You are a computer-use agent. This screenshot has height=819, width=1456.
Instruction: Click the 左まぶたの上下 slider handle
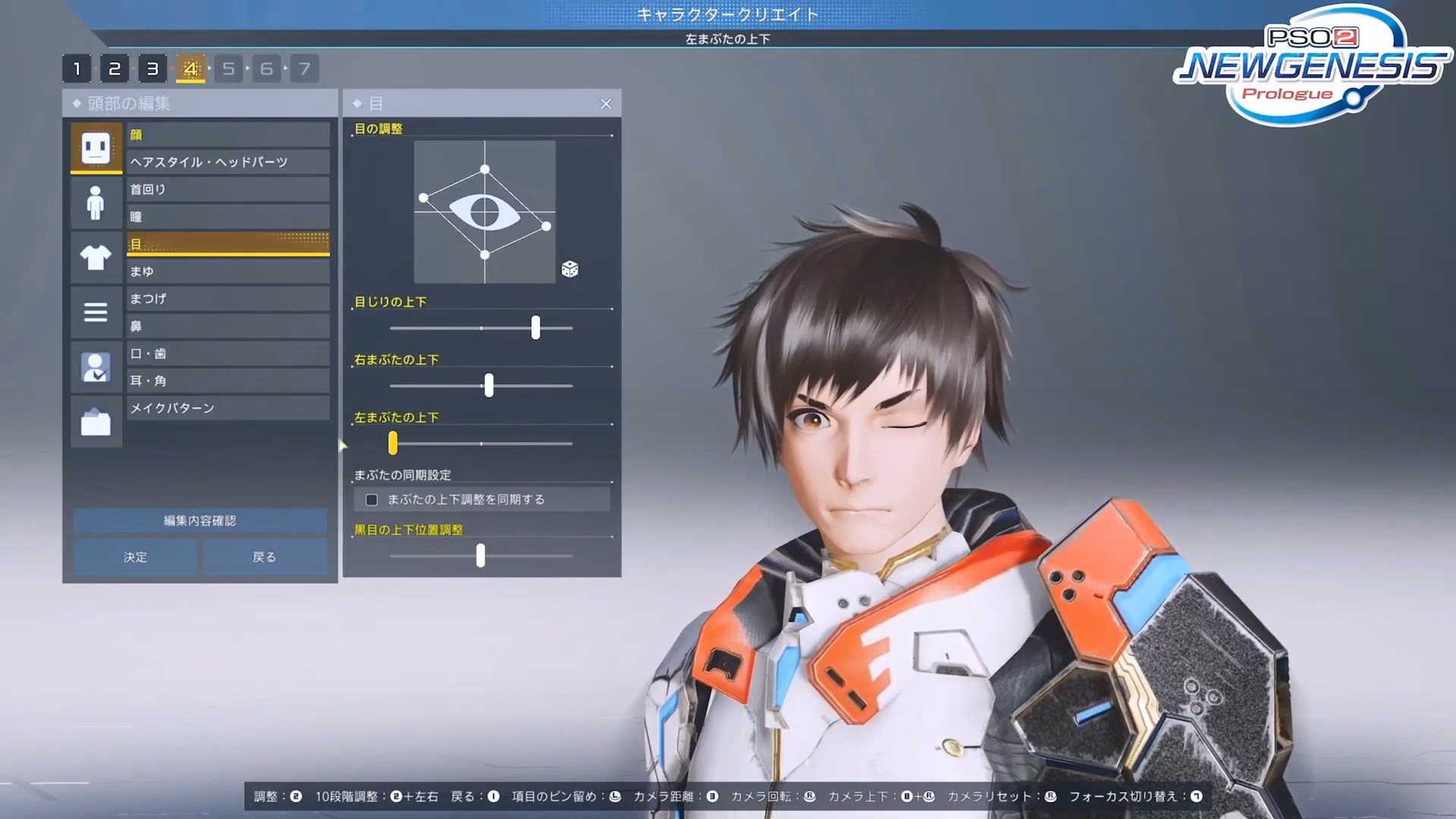coord(393,444)
